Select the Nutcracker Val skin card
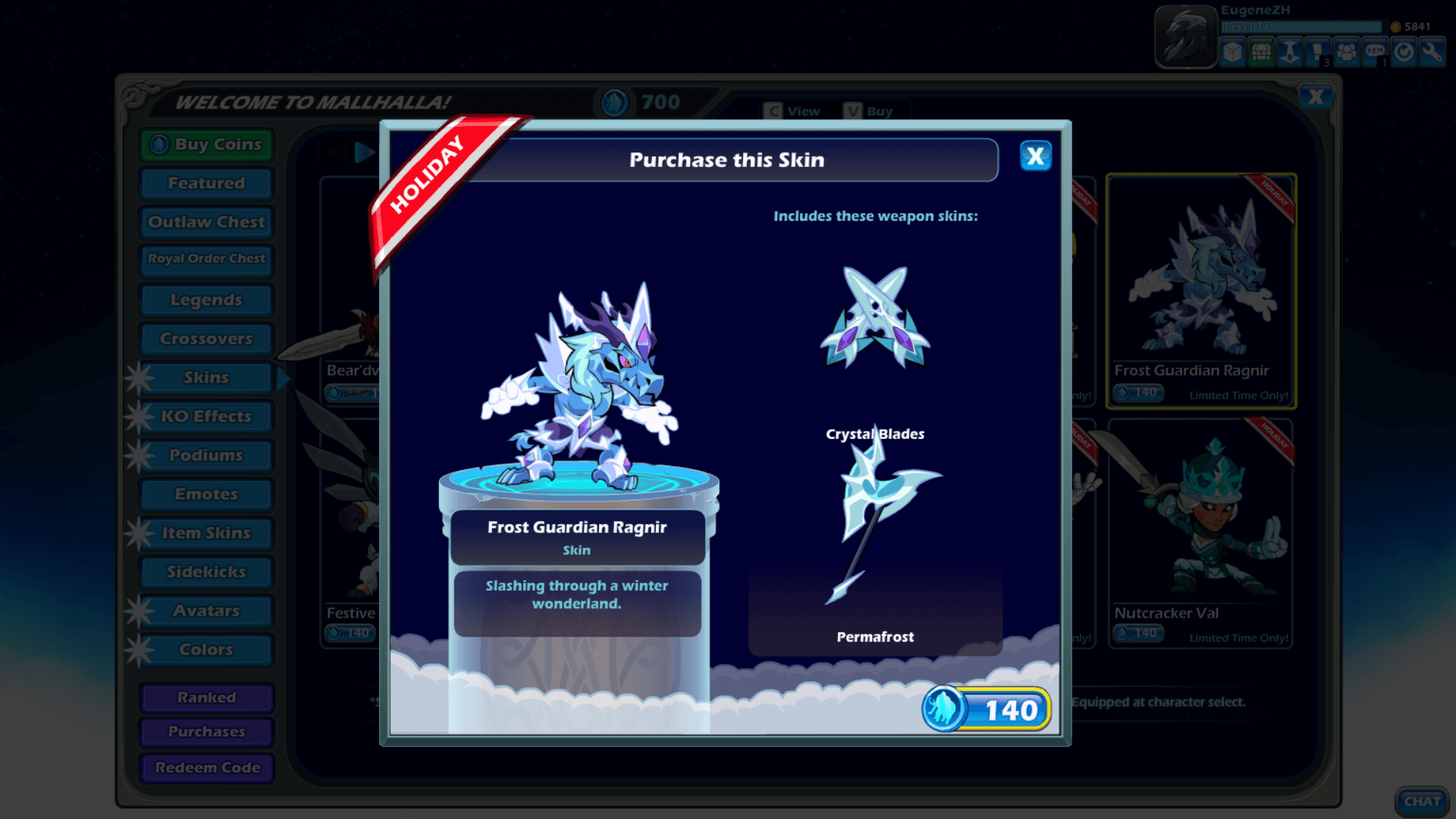1456x819 pixels. 1200,531
